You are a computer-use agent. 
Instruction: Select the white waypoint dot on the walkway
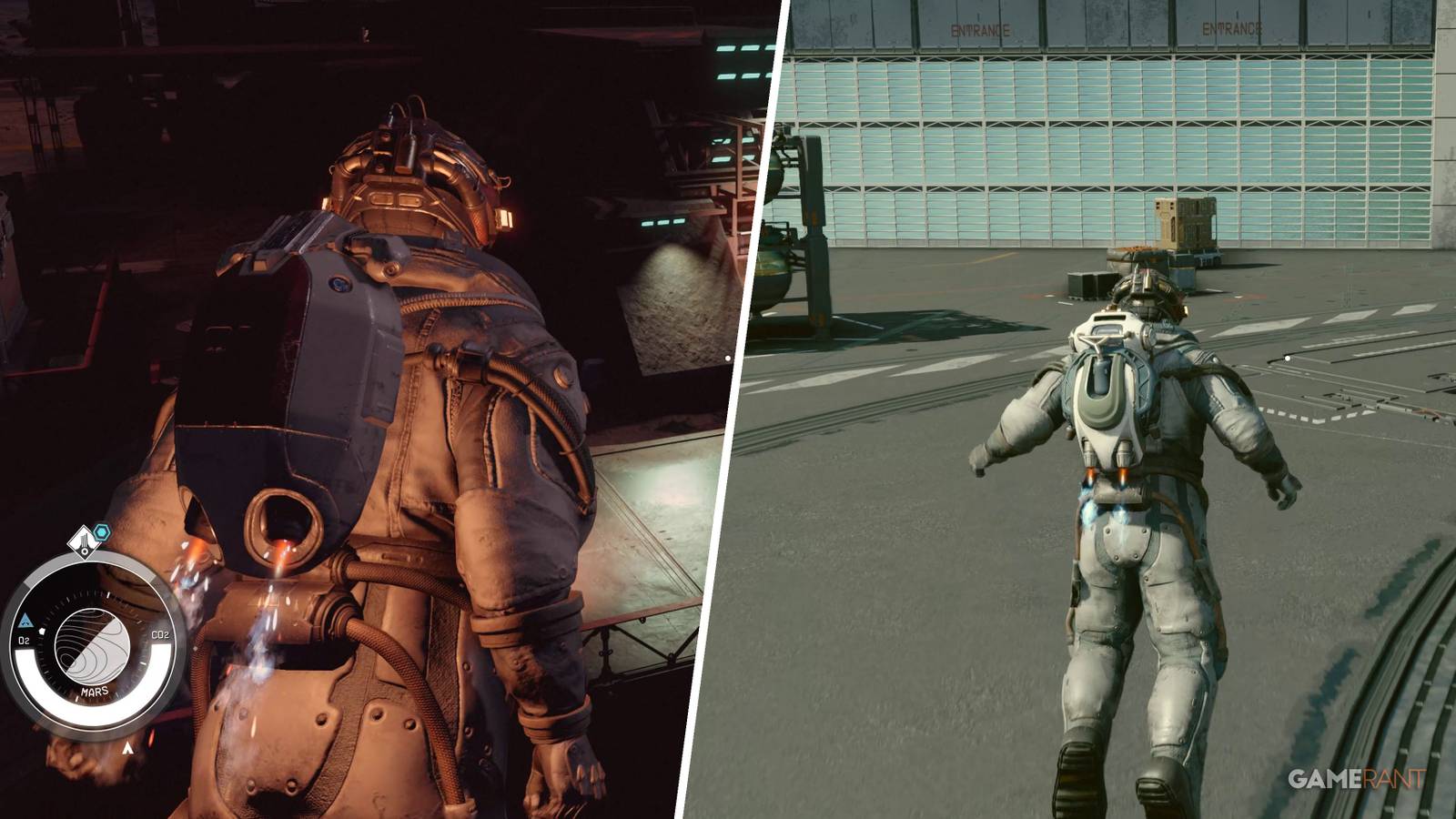point(1288,359)
